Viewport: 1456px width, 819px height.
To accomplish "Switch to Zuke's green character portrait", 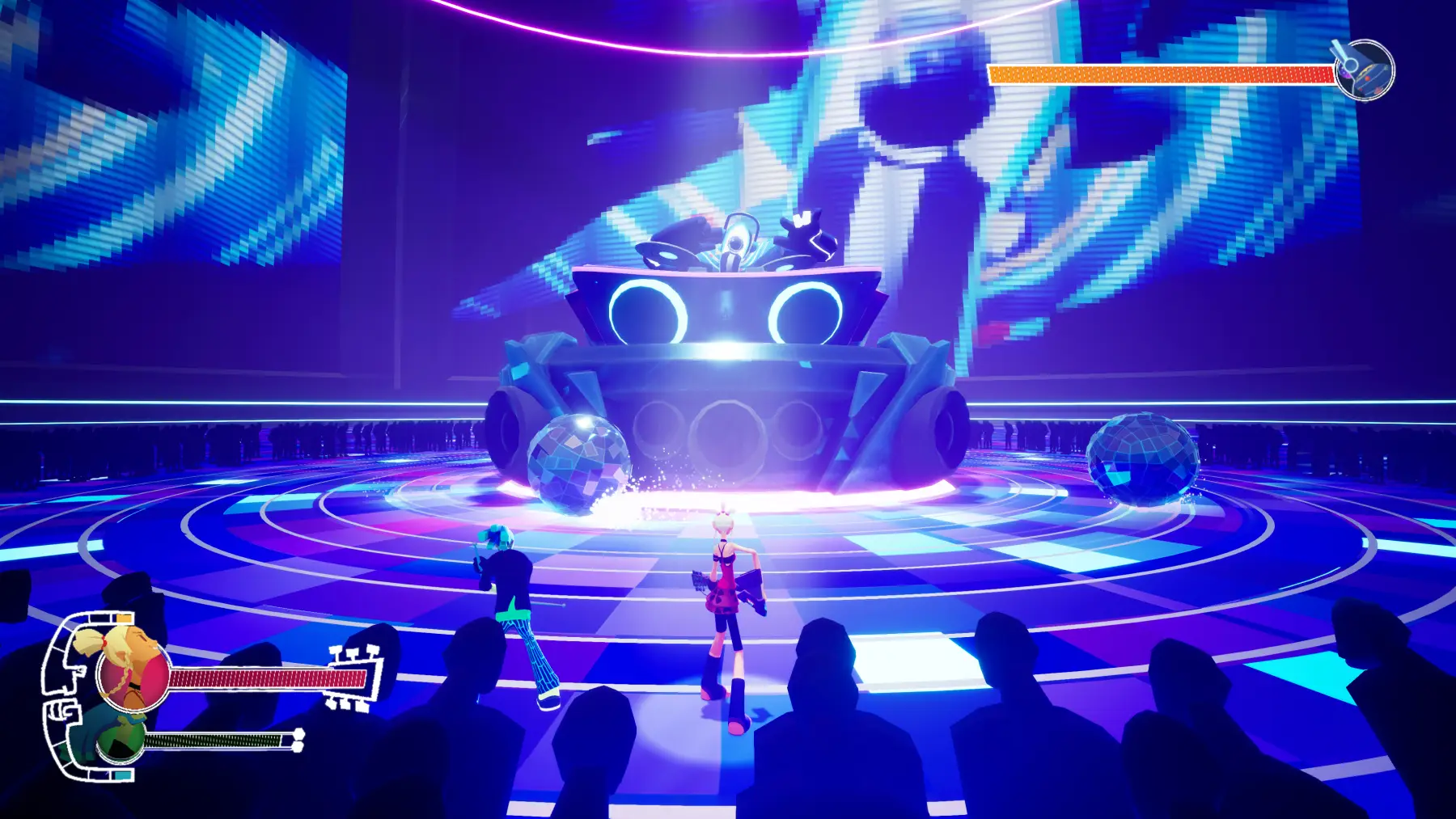I will pos(121,738).
